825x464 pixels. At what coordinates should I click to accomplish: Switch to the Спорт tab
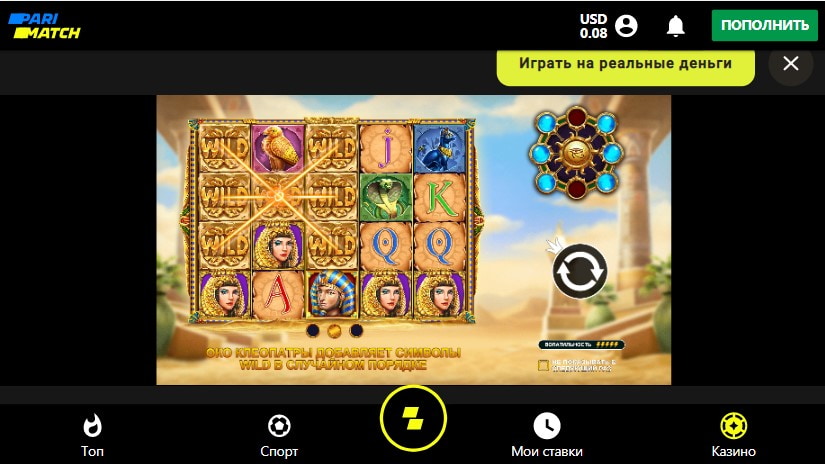tap(279, 434)
